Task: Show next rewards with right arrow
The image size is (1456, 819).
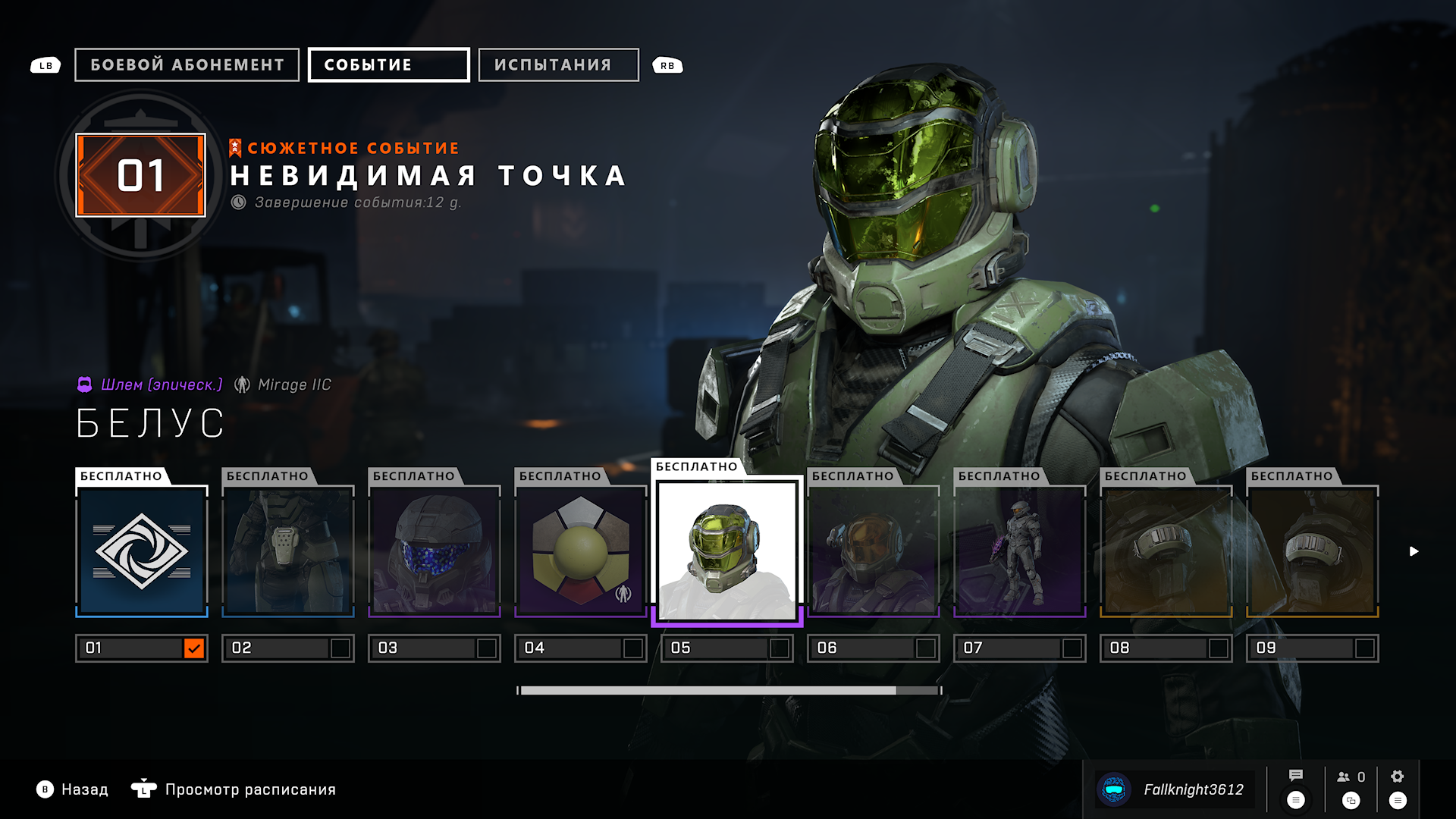Action: 1414,551
